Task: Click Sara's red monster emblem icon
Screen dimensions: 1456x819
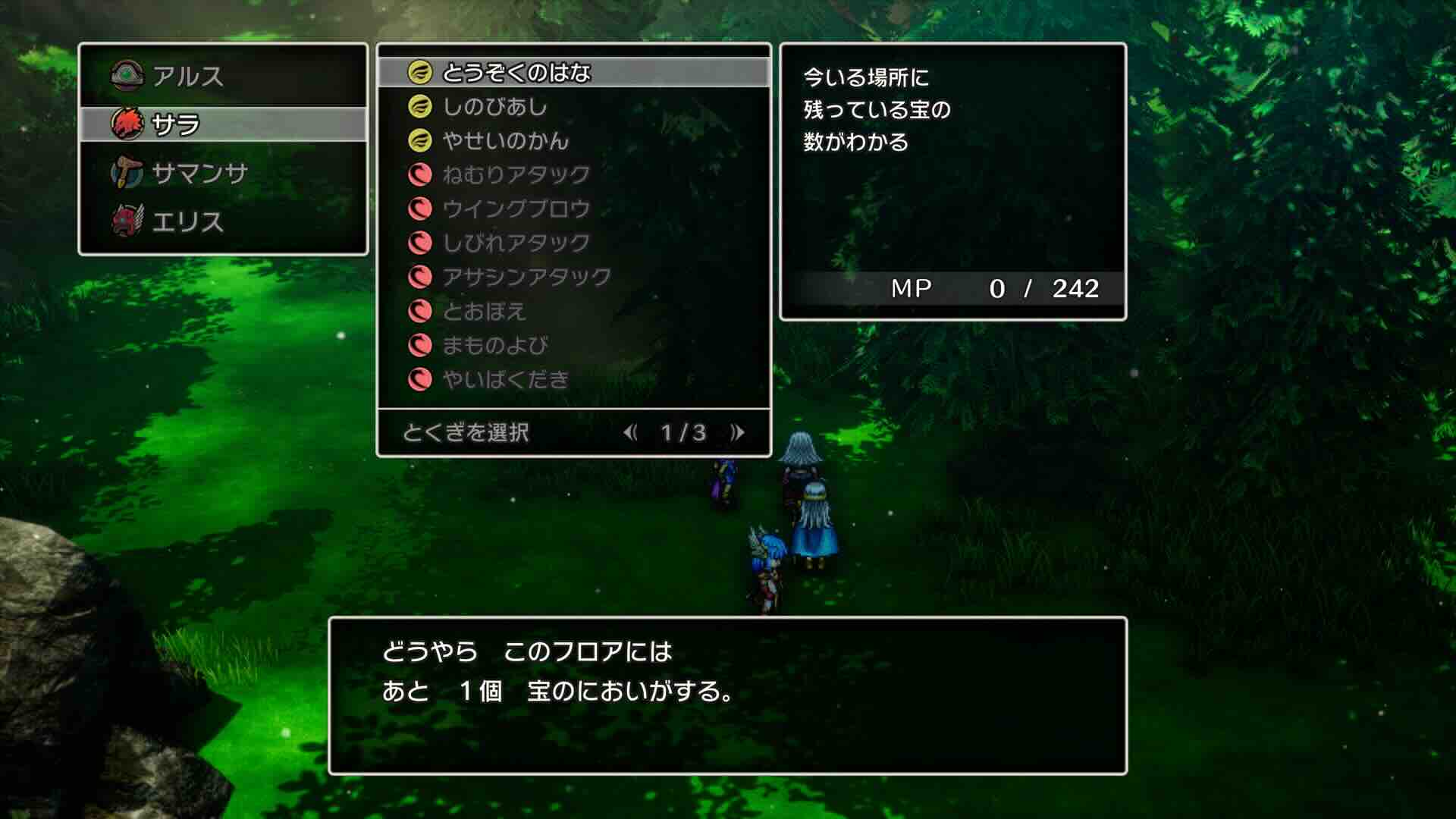Action: pyautogui.click(x=127, y=122)
